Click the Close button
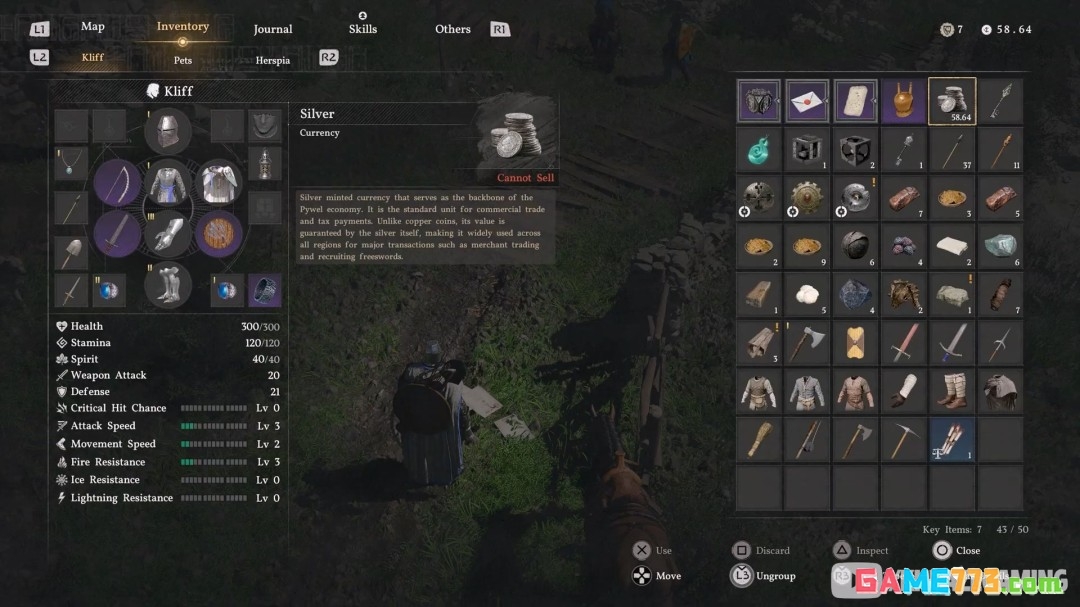Viewport: 1080px width, 607px height. pos(956,550)
